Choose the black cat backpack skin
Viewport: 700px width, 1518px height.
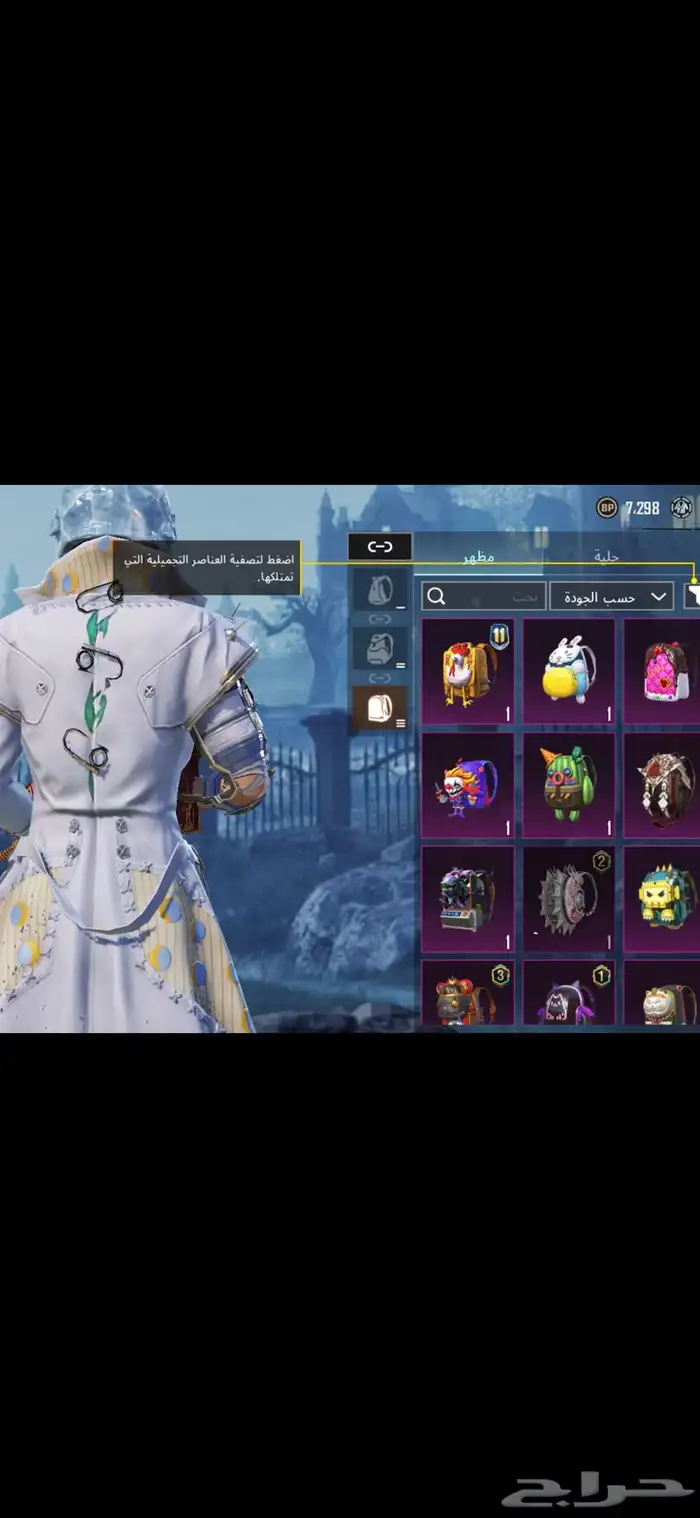coord(569,994)
